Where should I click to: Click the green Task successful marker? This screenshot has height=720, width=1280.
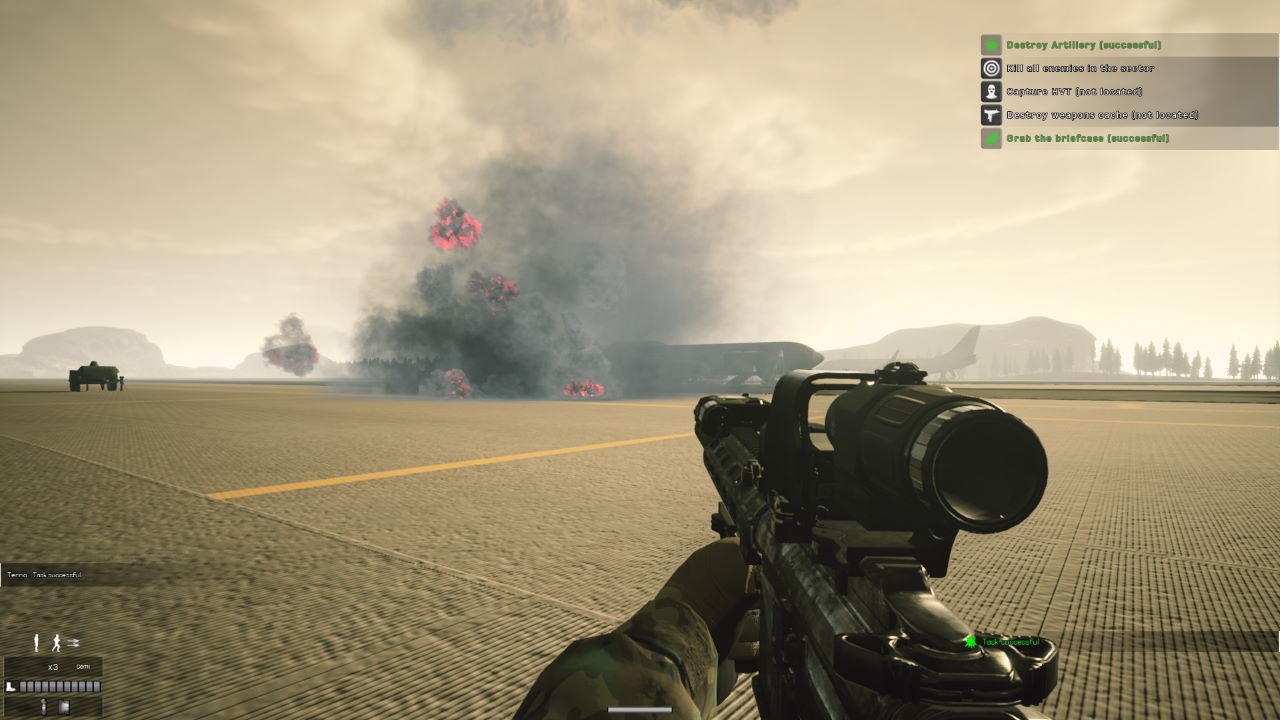(969, 642)
